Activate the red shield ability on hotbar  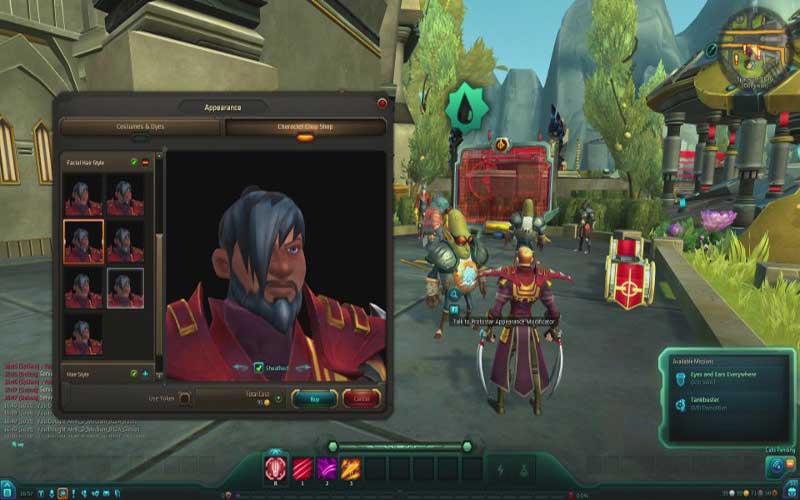click(275, 467)
